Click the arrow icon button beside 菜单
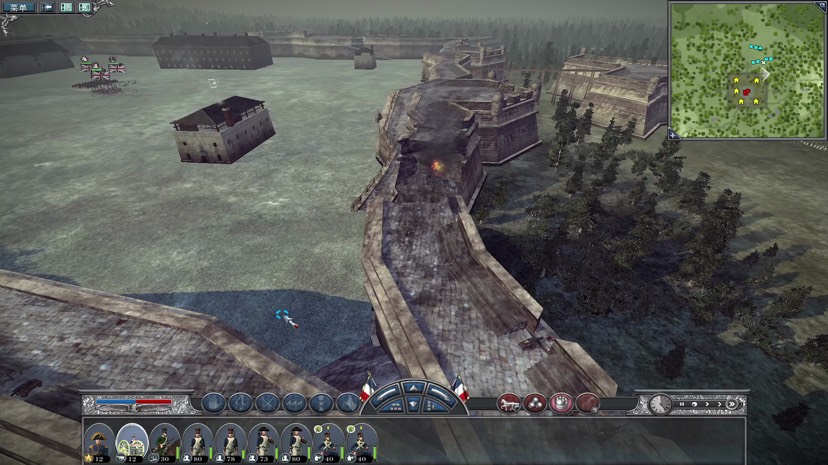The width and height of the screenshot is (828, 465). click(x=46, y=7)
